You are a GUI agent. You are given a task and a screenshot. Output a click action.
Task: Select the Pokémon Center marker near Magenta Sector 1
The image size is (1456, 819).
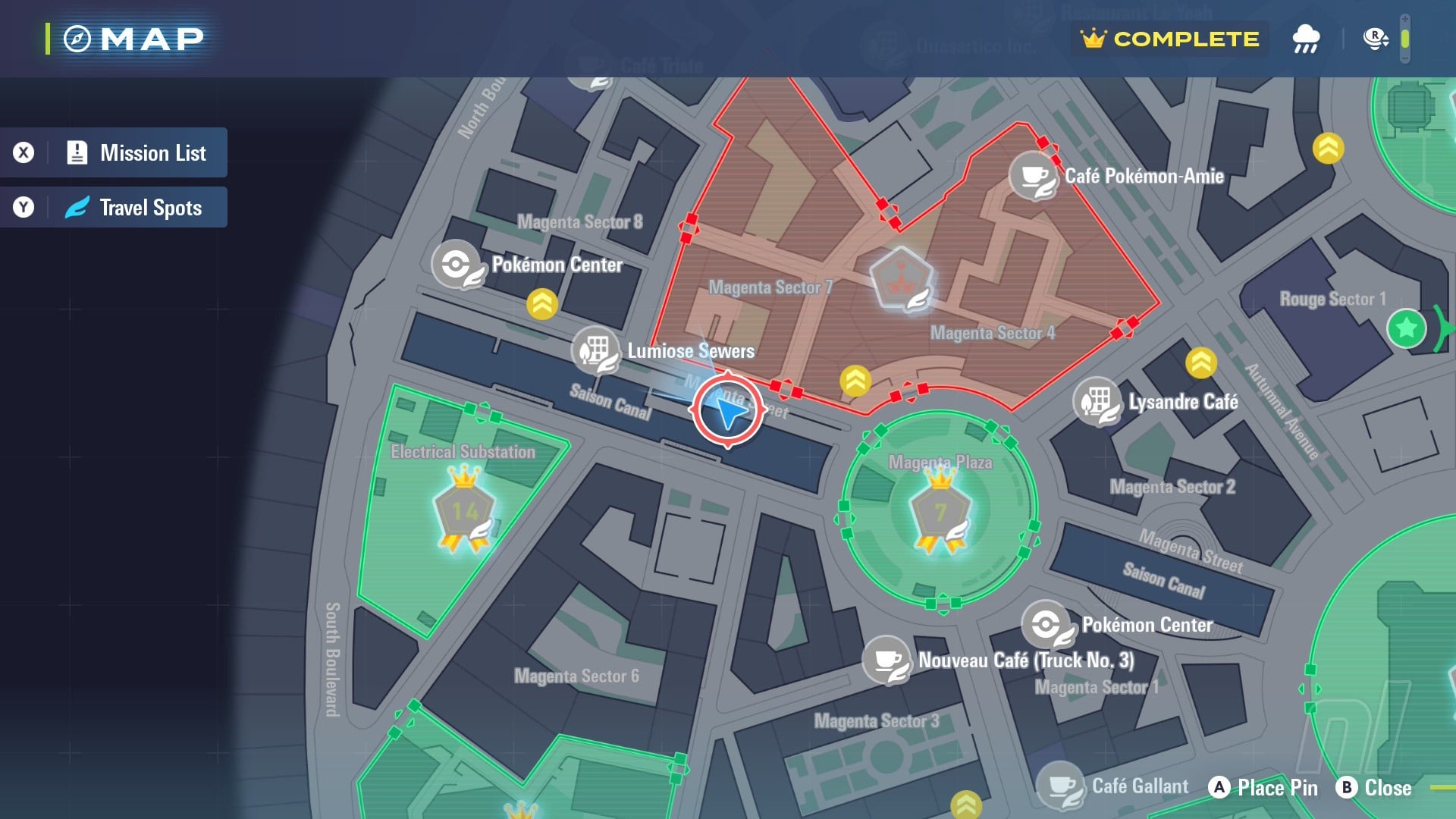1046,625
